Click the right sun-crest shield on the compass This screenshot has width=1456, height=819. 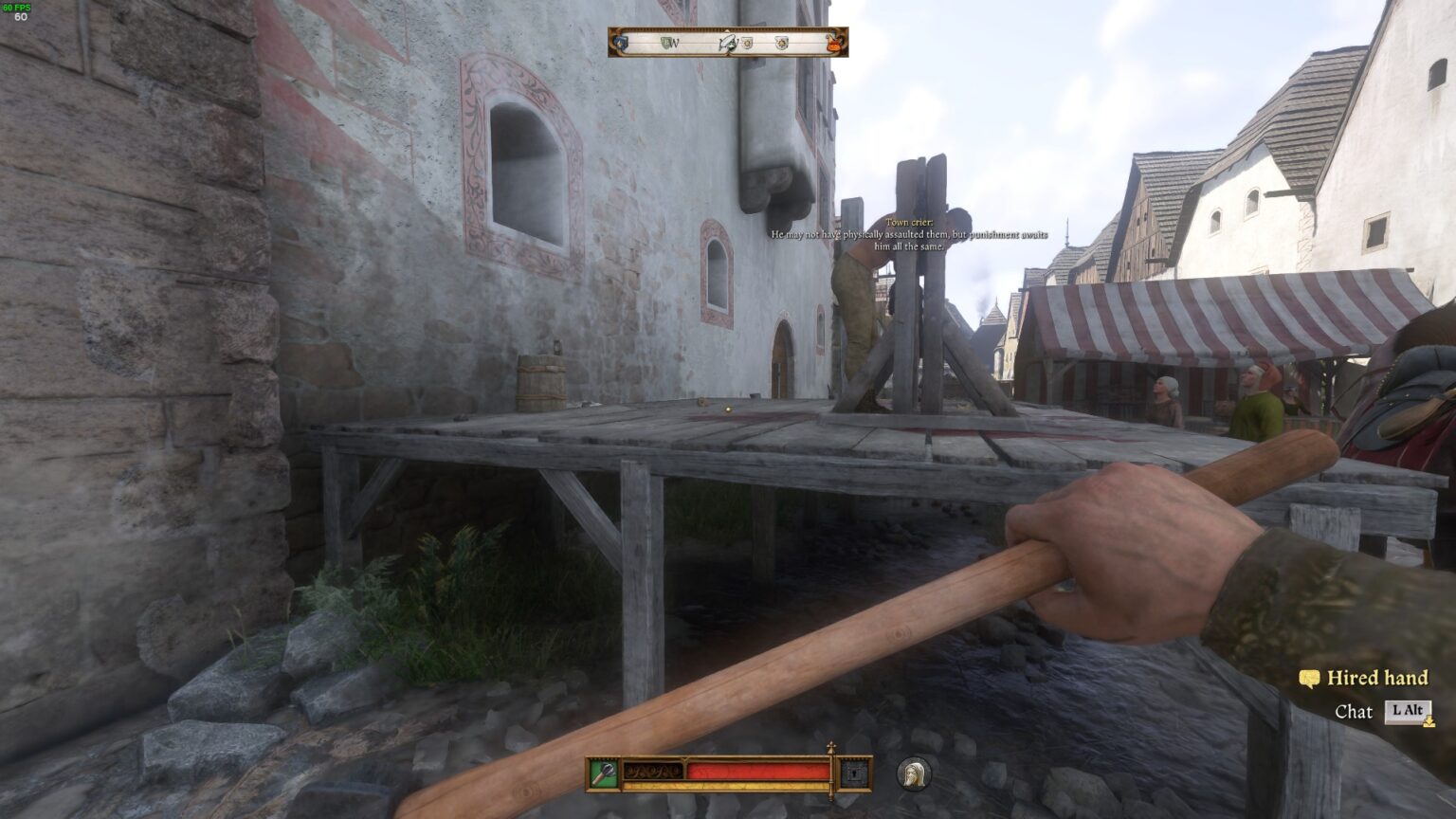pos(781,42)
